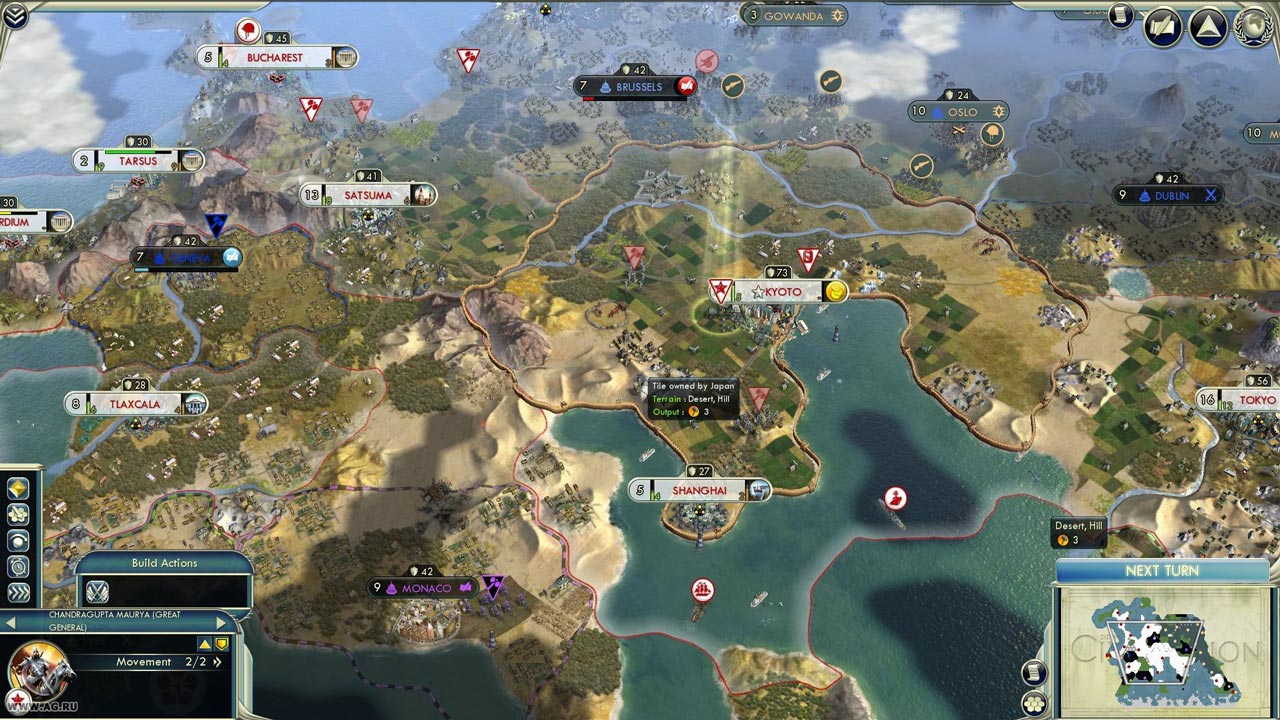Screen dimensions: 1280x720
Task: Open the diplomacy globe with laurel wreath
Action: [x=1252, y=25]
